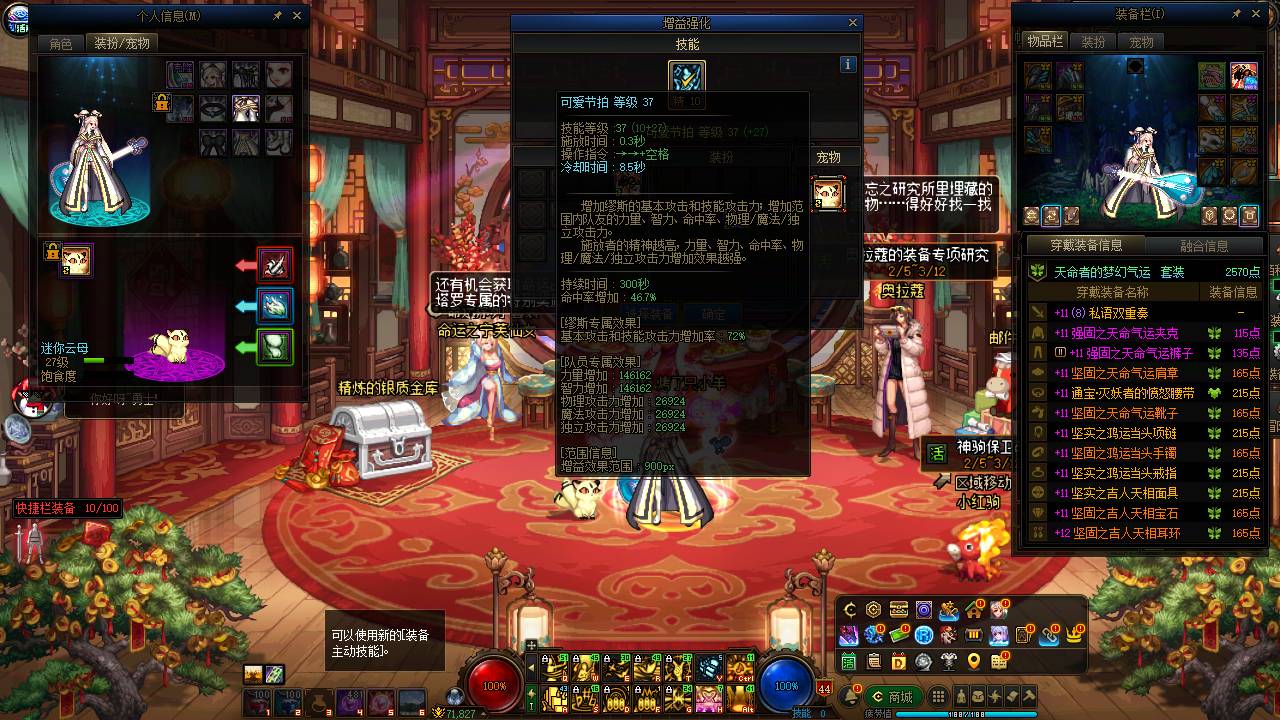Select the 可爱节拍 skill icon in 增益强化 window

click(x=686, y=76)
